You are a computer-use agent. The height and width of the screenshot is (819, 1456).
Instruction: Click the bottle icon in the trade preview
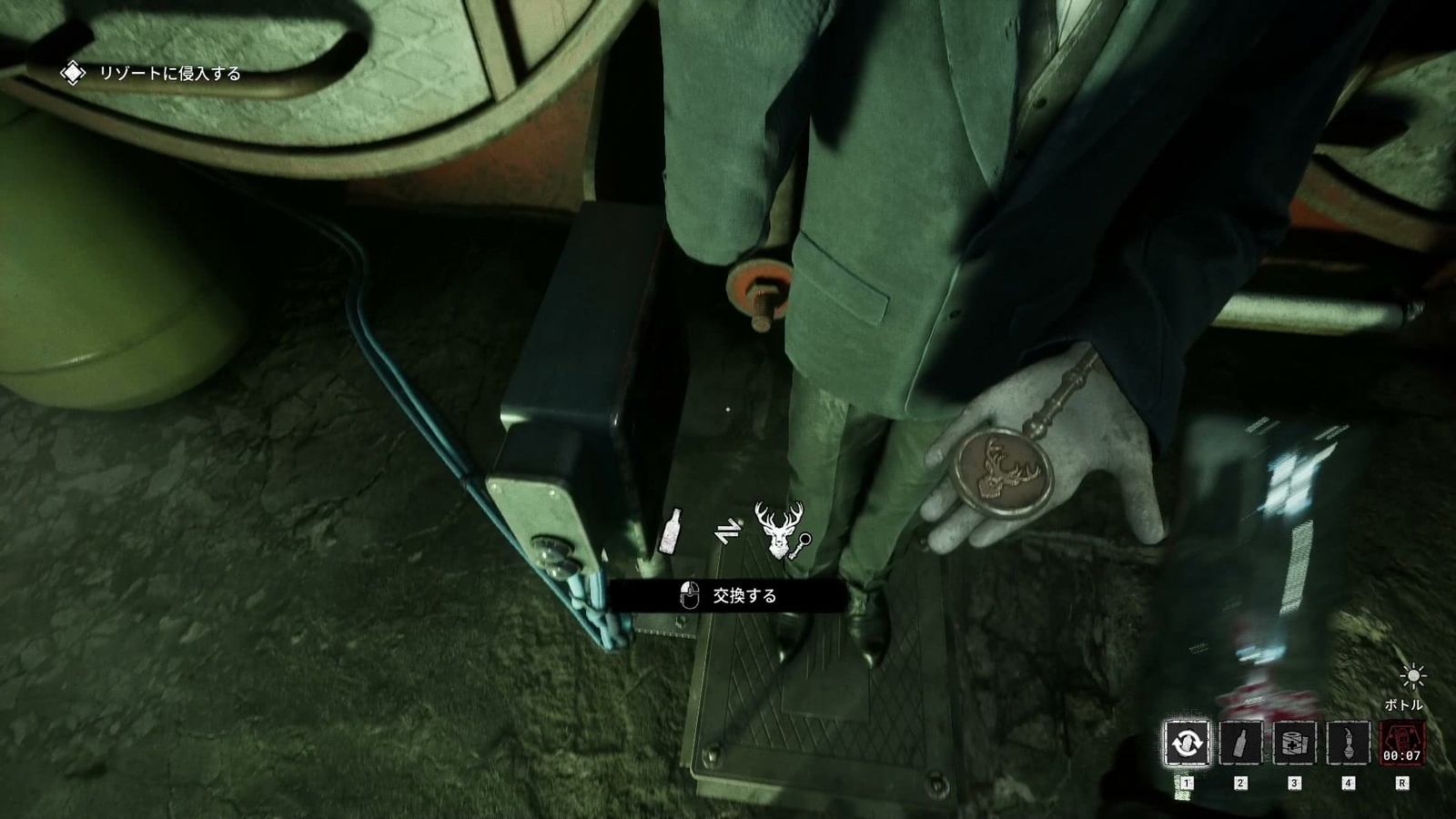coord(672,531)
